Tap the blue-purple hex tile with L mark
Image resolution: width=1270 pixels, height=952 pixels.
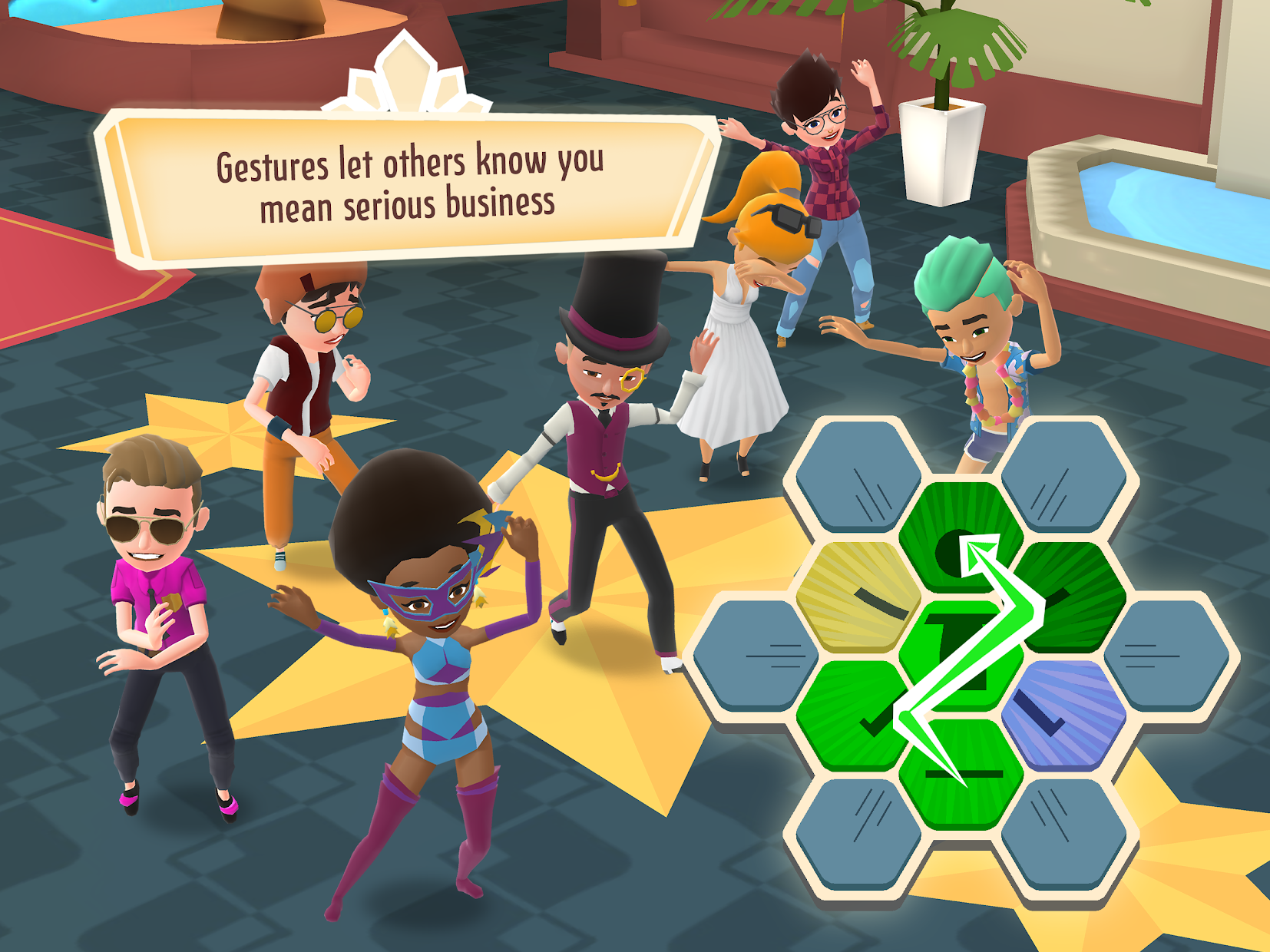click(x=1063, y=714)
